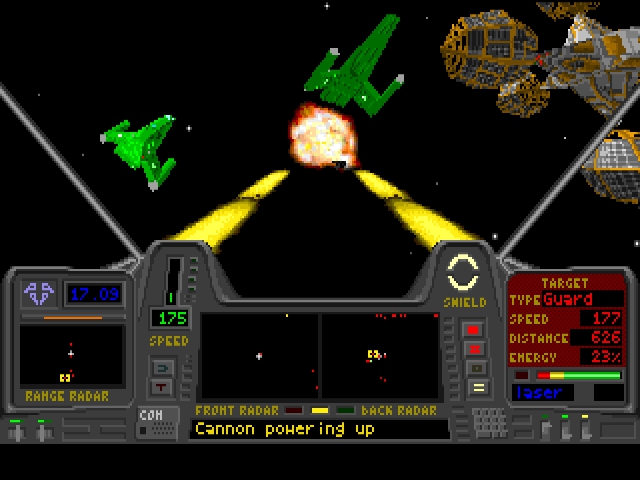Select the back radar screen
The image size is (640, 480).
pyautogui.click(x=379, y=356)
